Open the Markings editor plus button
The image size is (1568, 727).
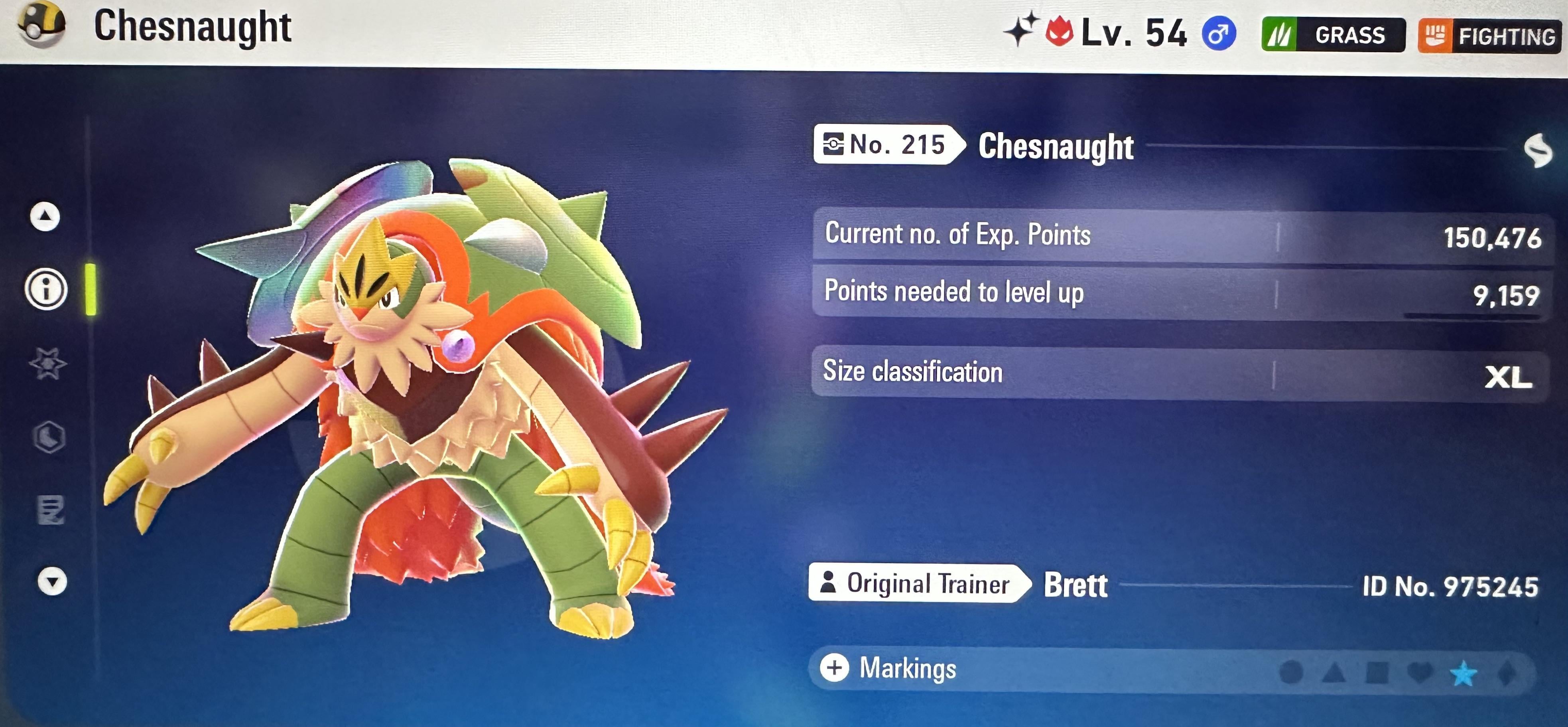pyautogui.click(x=835, y=668)
